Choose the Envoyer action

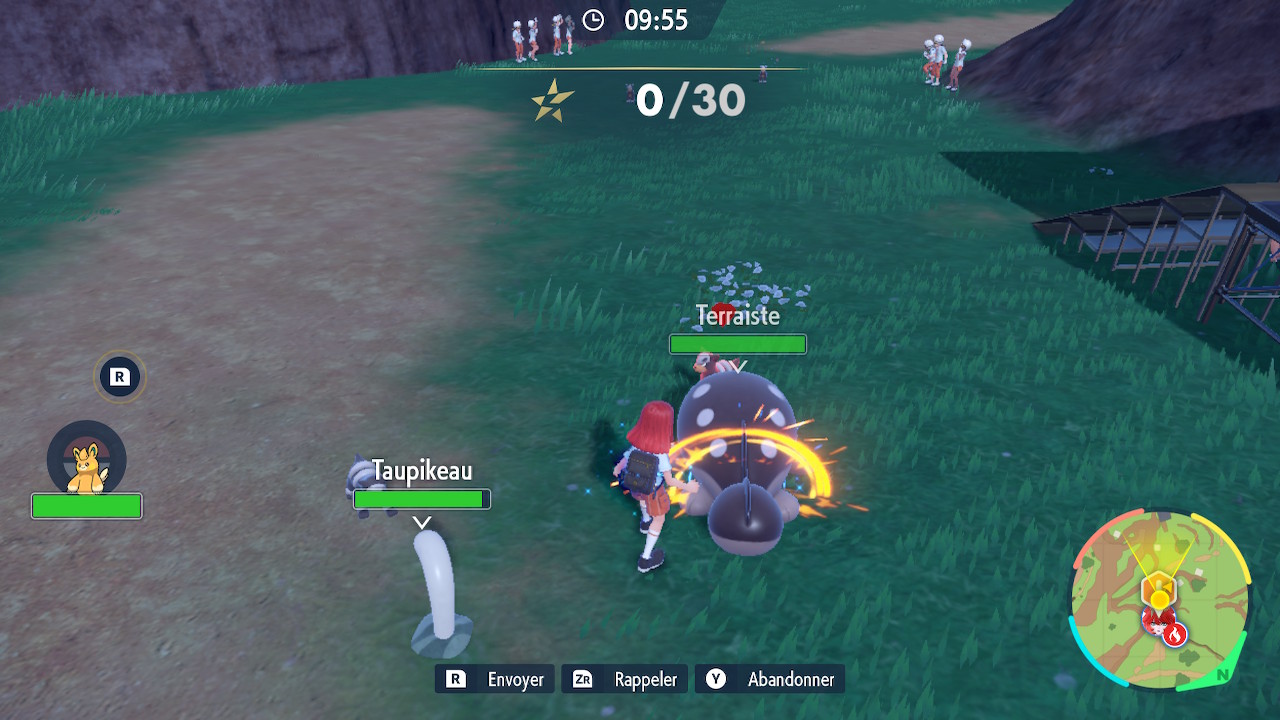point(495,679)
